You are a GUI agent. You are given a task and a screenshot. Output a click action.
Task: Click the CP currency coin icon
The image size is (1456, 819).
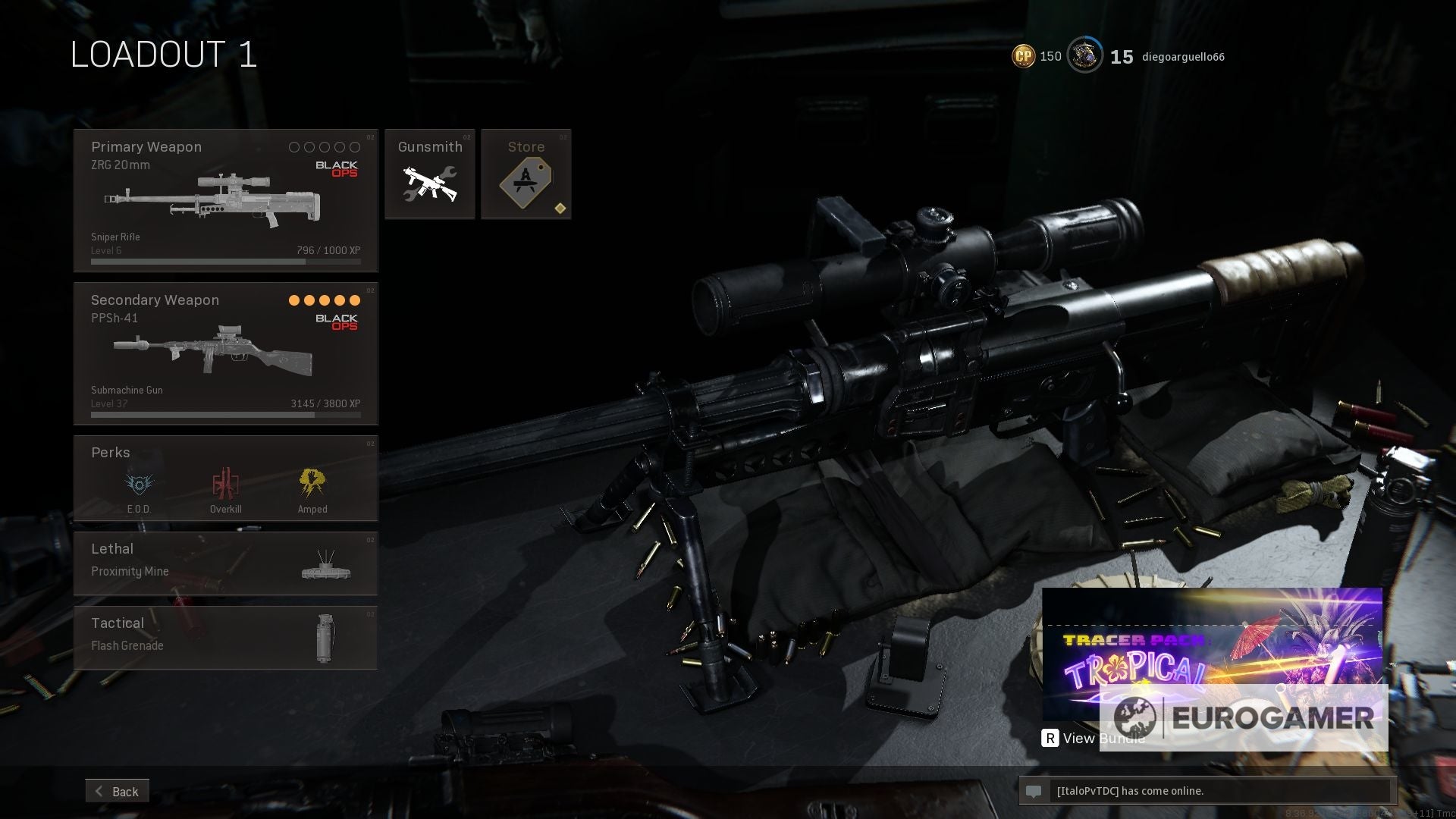click(1022, 55)
